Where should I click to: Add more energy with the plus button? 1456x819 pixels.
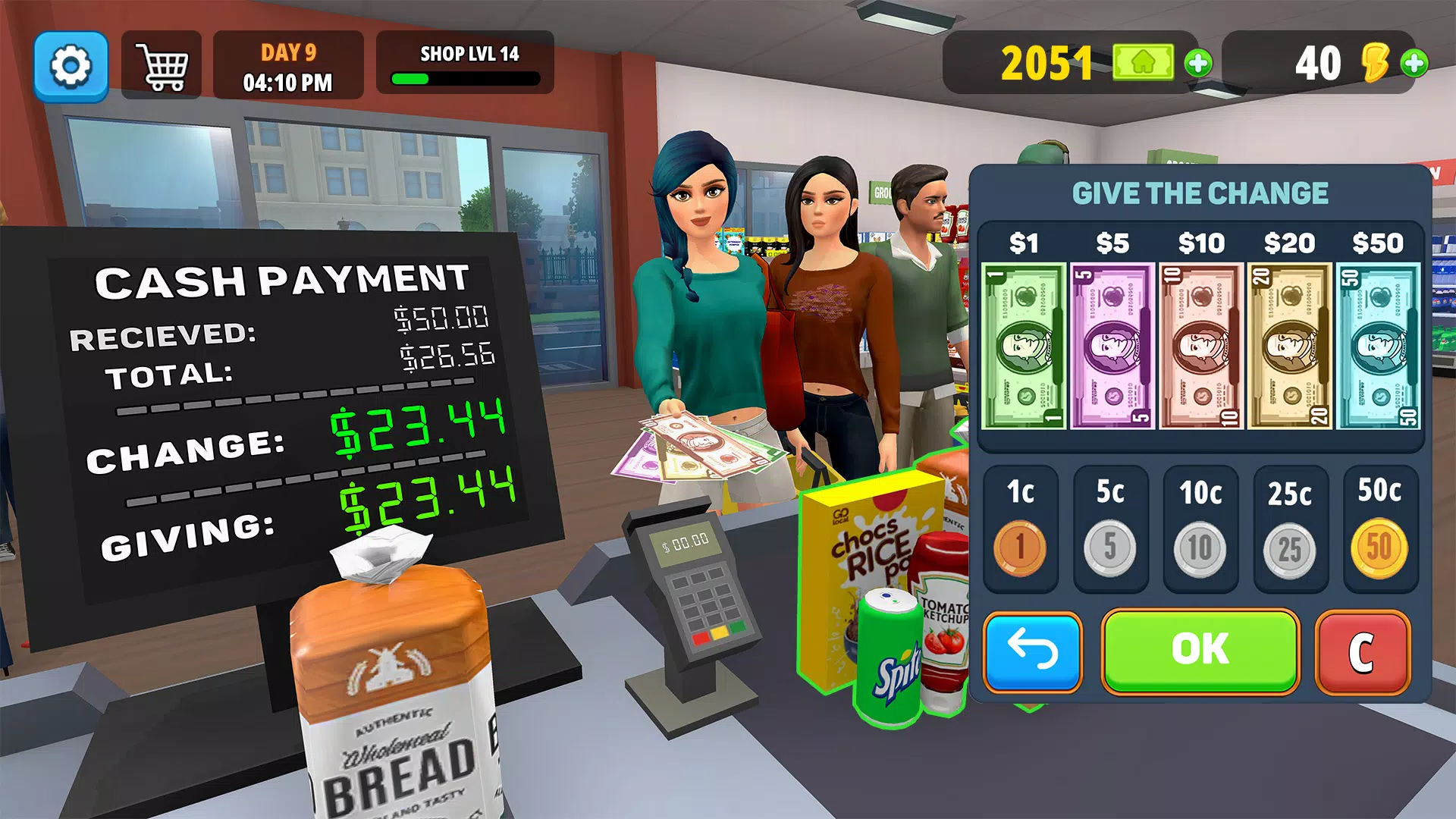click(x=1414, y=63)
